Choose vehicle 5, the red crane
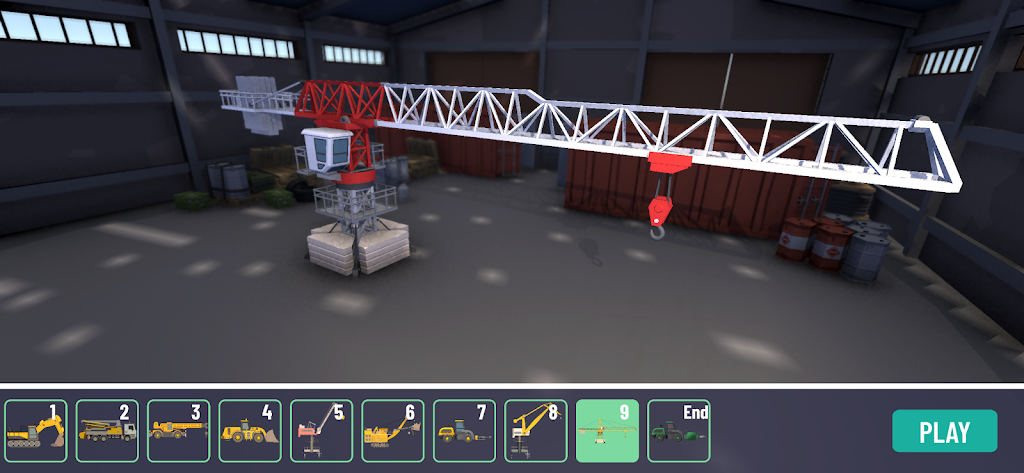Image resolution: width=1024 pixels, height=473 pixels. (322, 431)
